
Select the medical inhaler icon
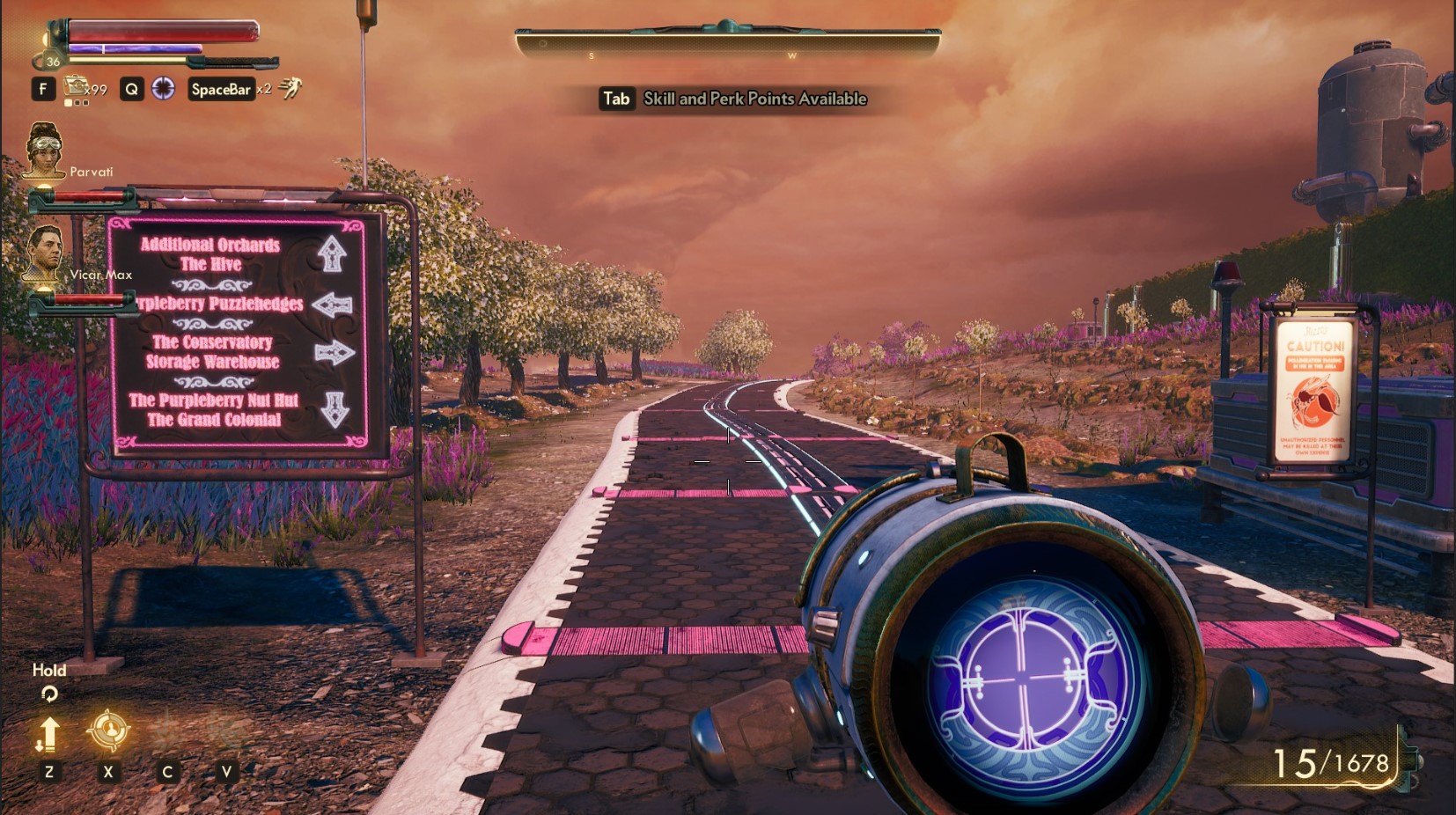tap(77, 86)
